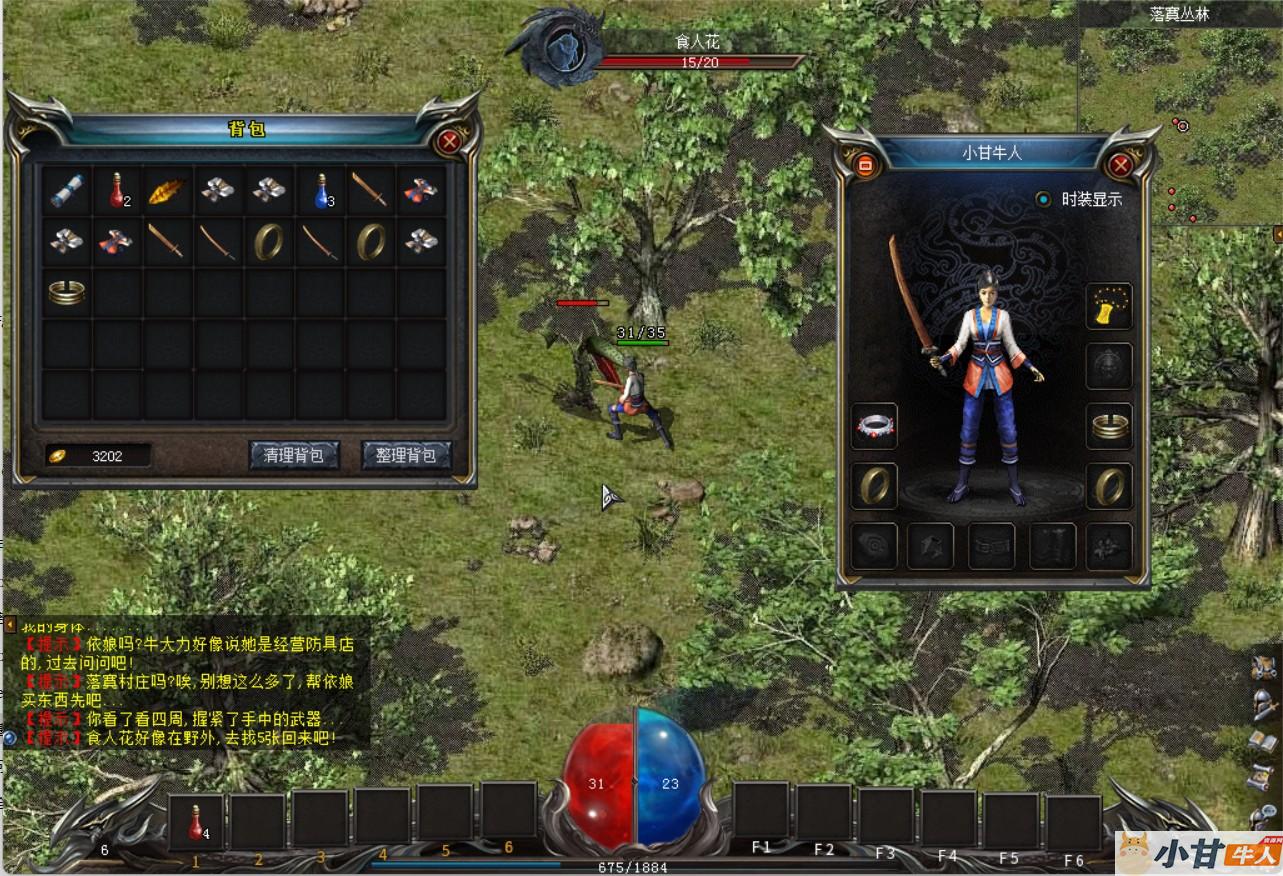Select the blue potion in the backpack
Image resolution: width=1283 pixels, height=876 pixels.
point(322,190)
